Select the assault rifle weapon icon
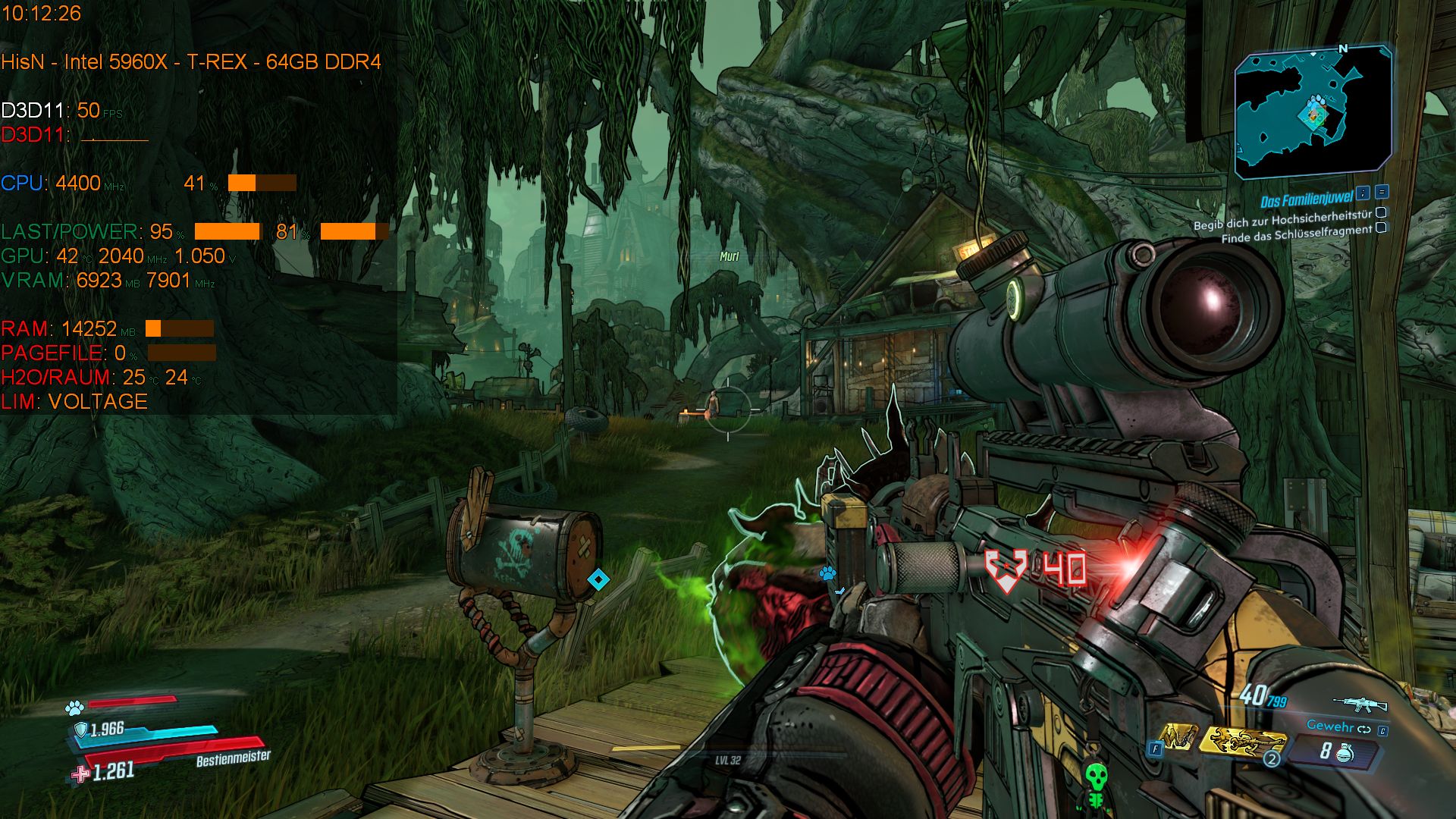Viewport: 1456px width, 819px height. tap(1359, 704)
